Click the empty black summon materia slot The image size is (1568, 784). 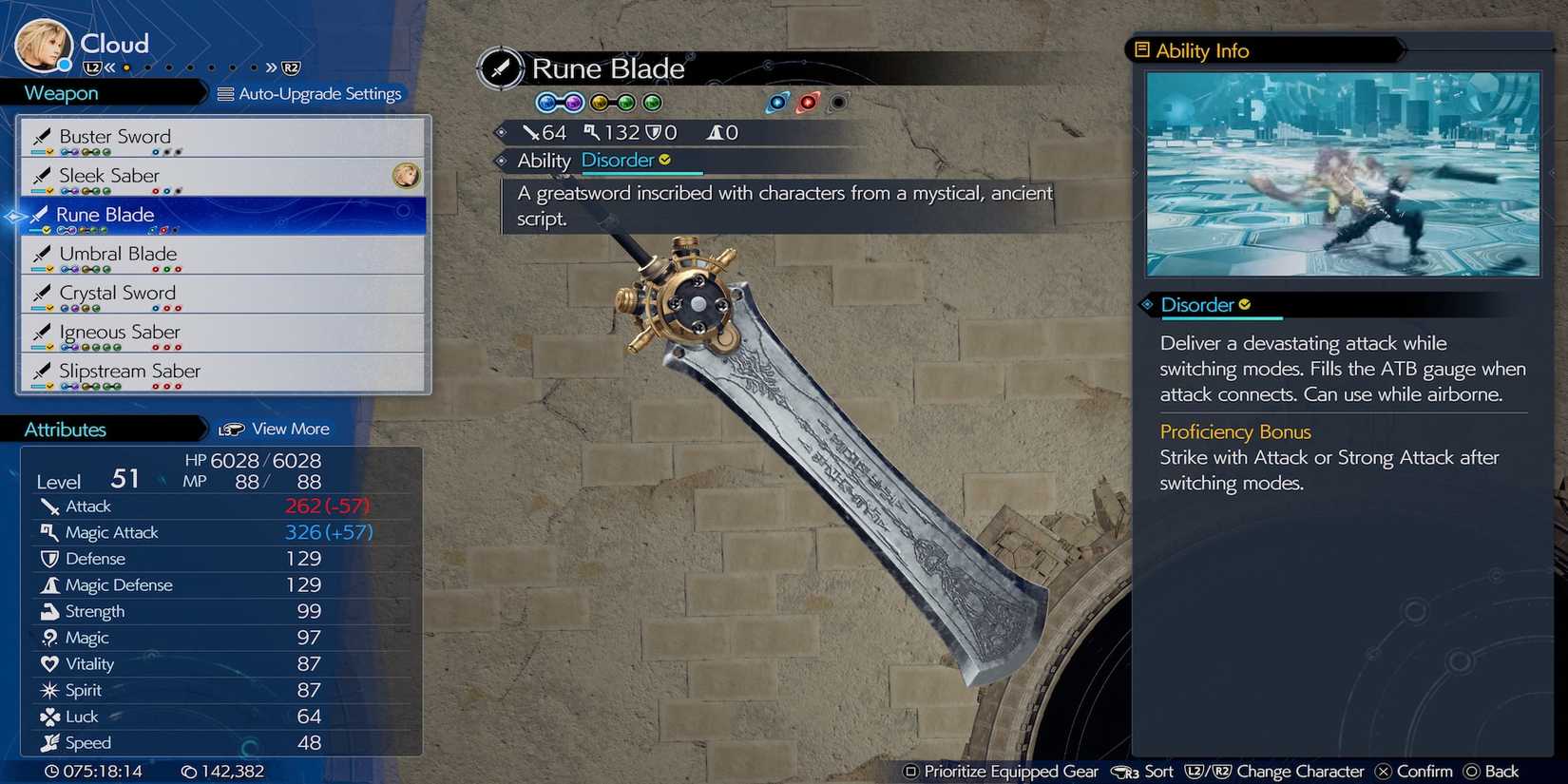pyautogui.click(x=838, y=102)
